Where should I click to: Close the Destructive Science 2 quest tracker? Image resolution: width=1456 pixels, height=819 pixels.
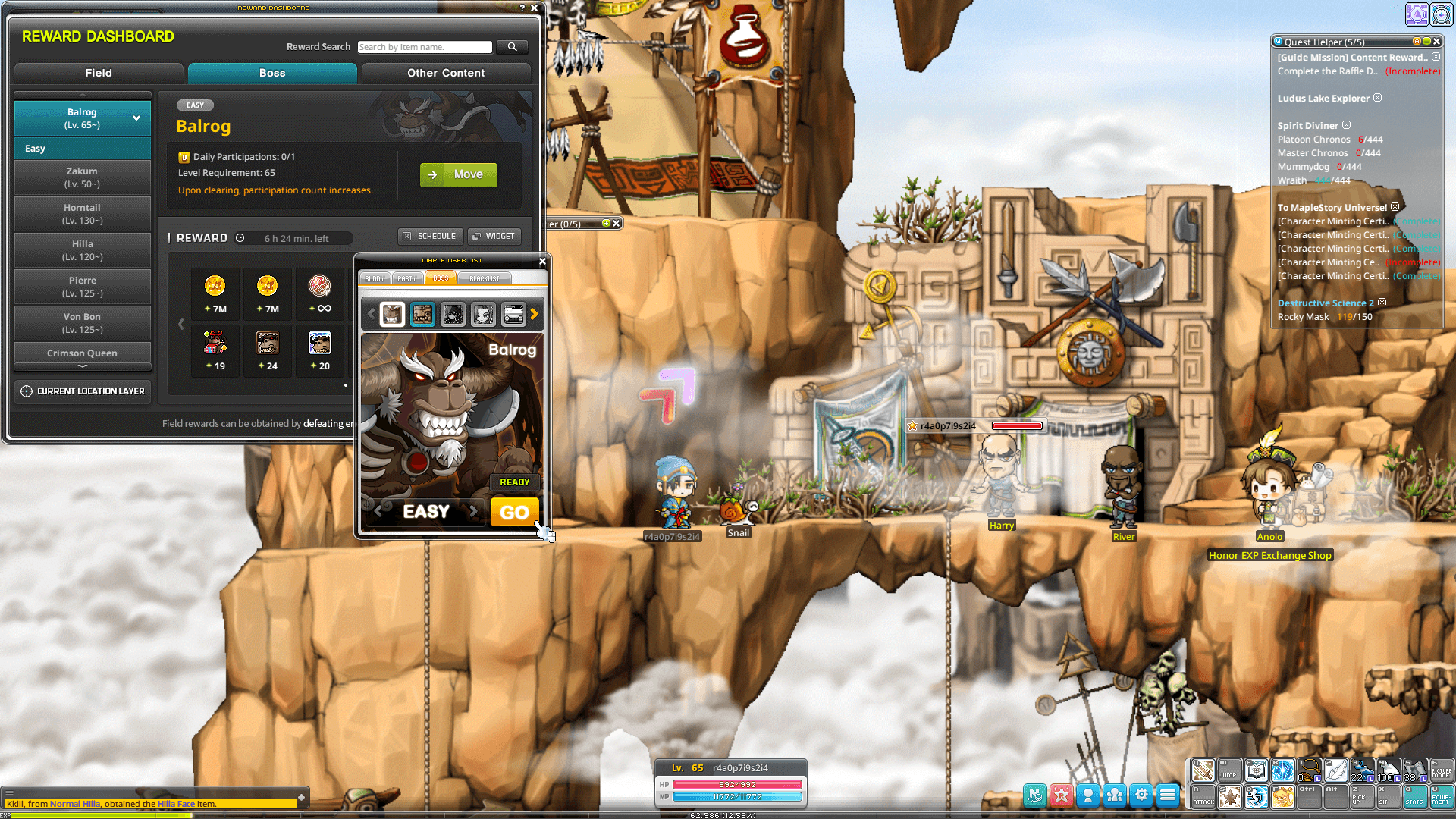tap(1382, 302)
